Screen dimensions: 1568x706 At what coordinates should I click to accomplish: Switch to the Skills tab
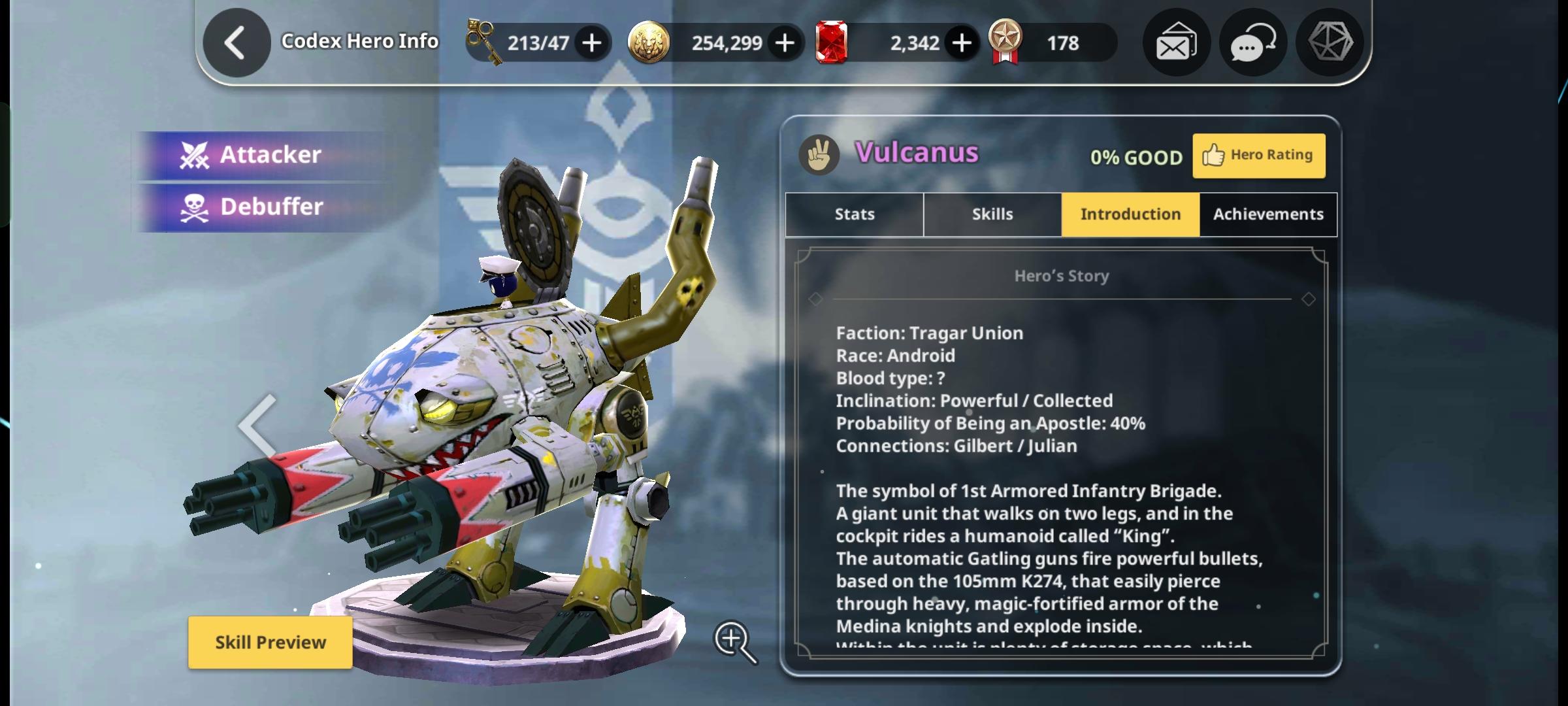tap(992, 214)
